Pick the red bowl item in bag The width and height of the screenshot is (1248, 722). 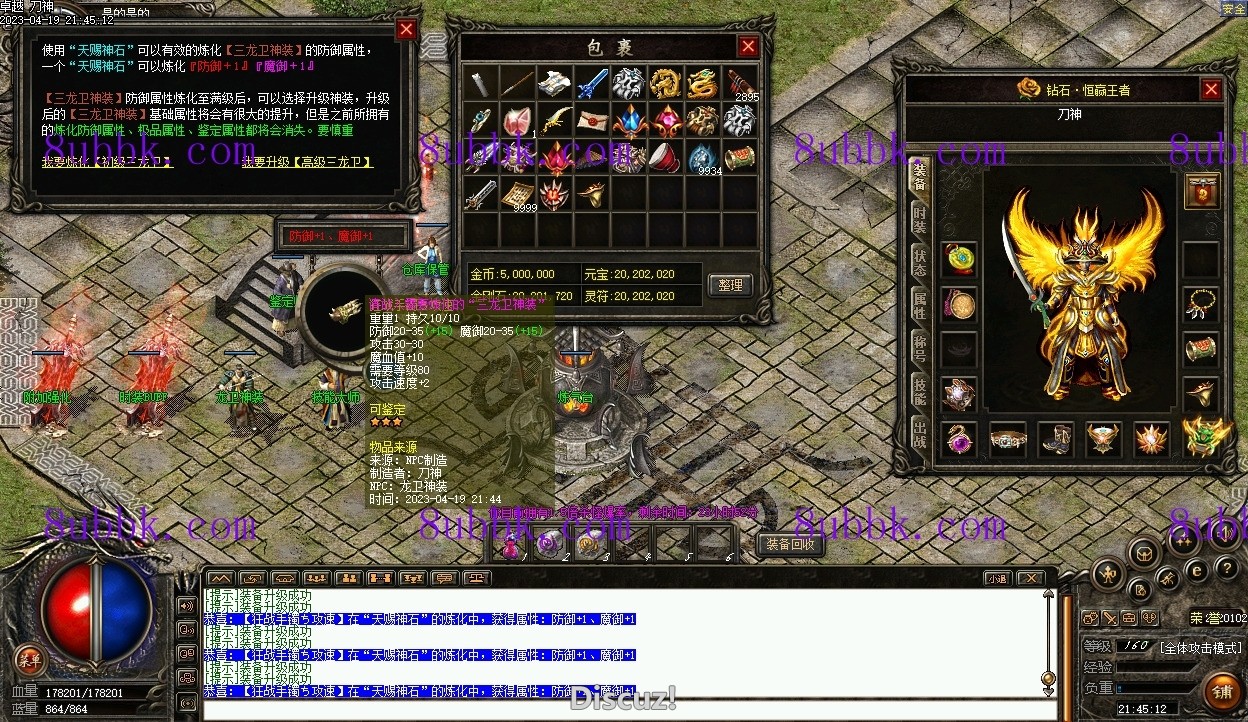point(664,158)
